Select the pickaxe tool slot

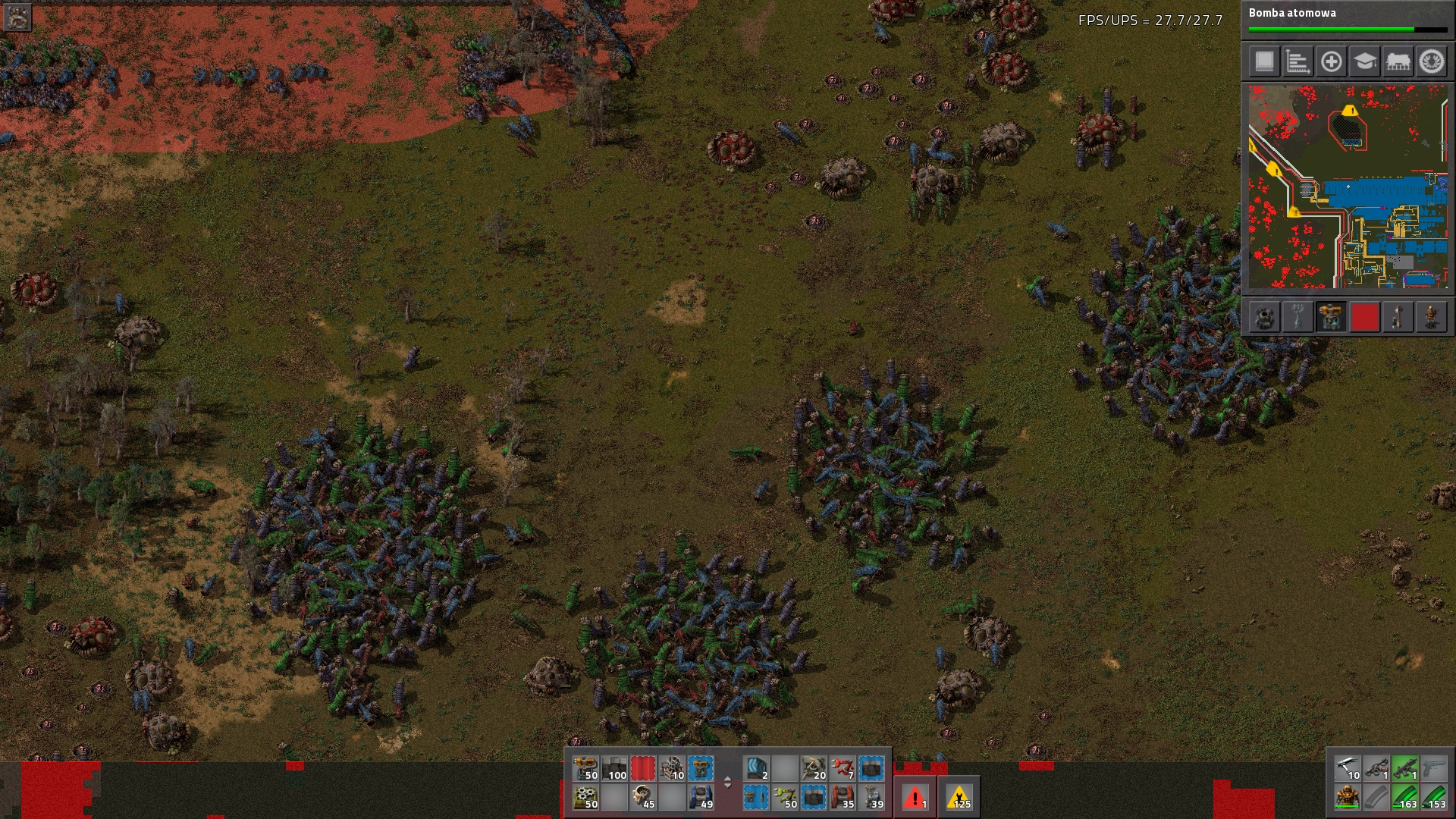tap(1348, 768)
